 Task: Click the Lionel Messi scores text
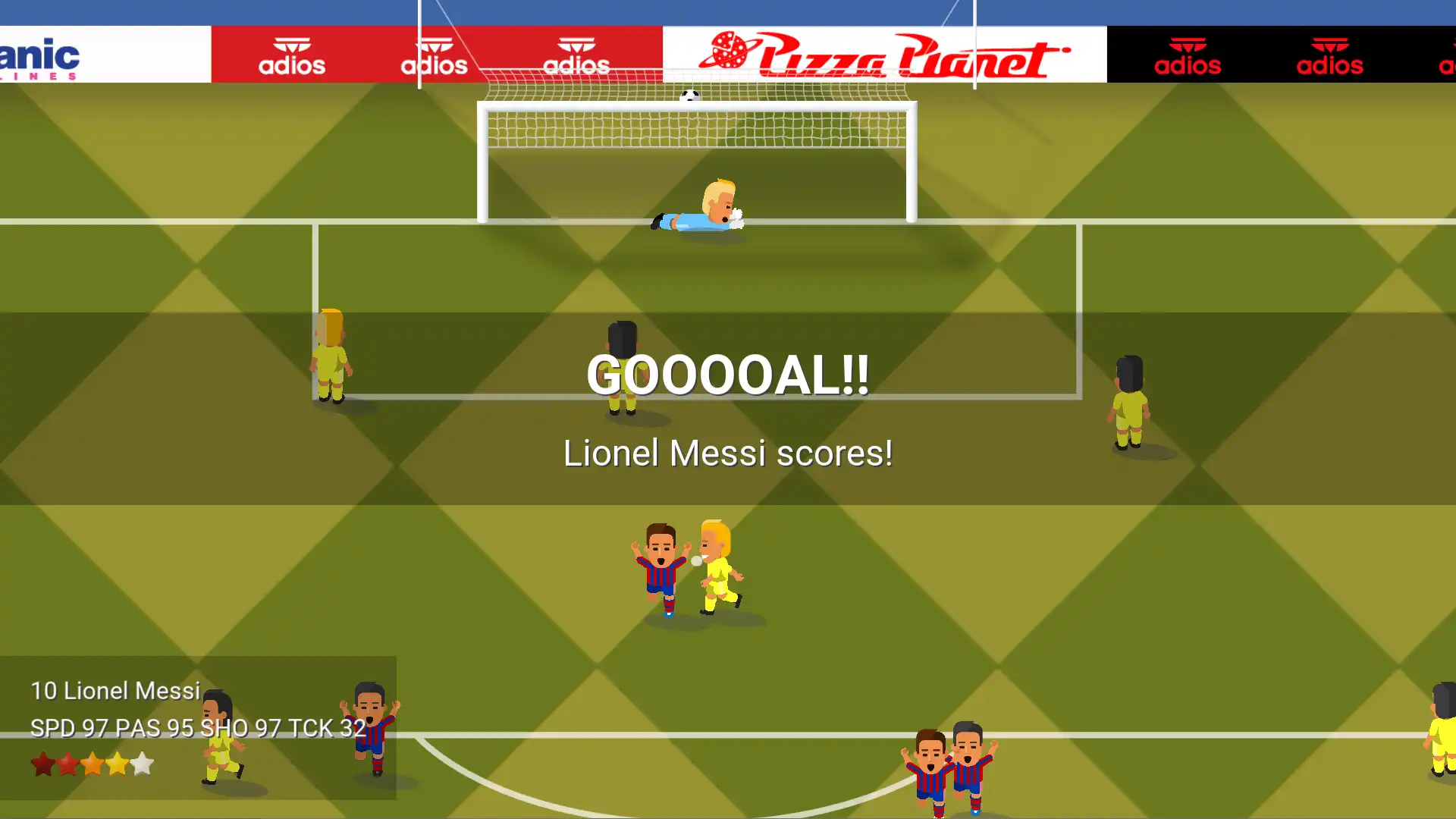click(x=728, y=453)
